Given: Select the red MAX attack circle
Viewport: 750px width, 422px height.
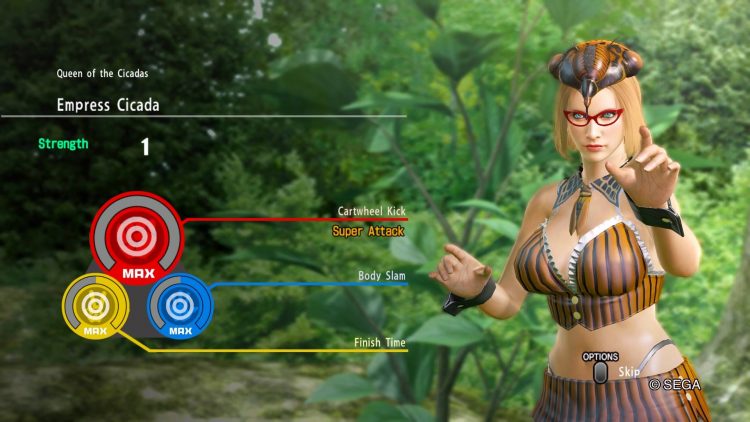Looking at the screenshot, I should pyautogui.click(x=136, y=236).
